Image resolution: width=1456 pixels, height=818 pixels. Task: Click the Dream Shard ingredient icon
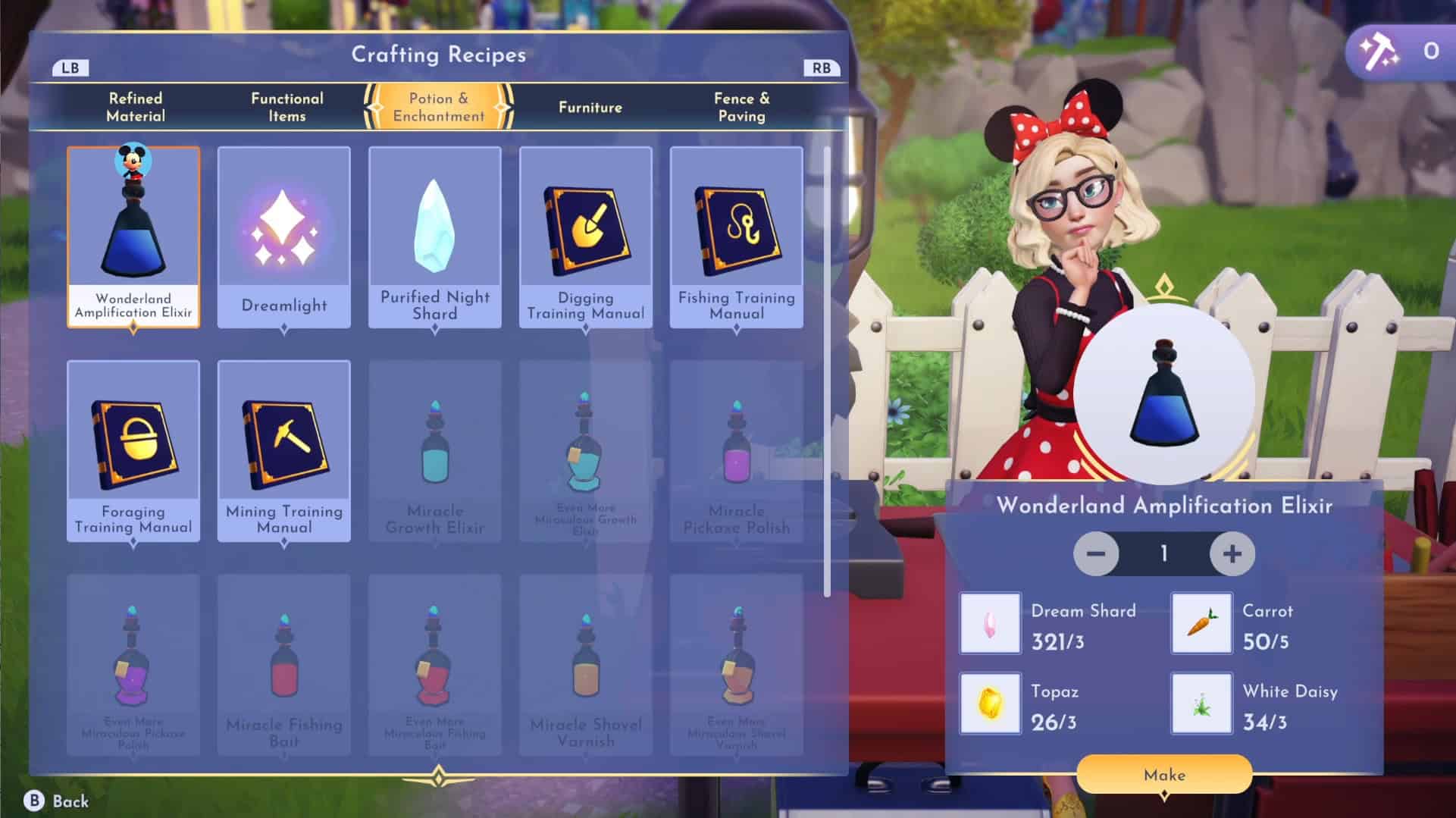[990, 623]
